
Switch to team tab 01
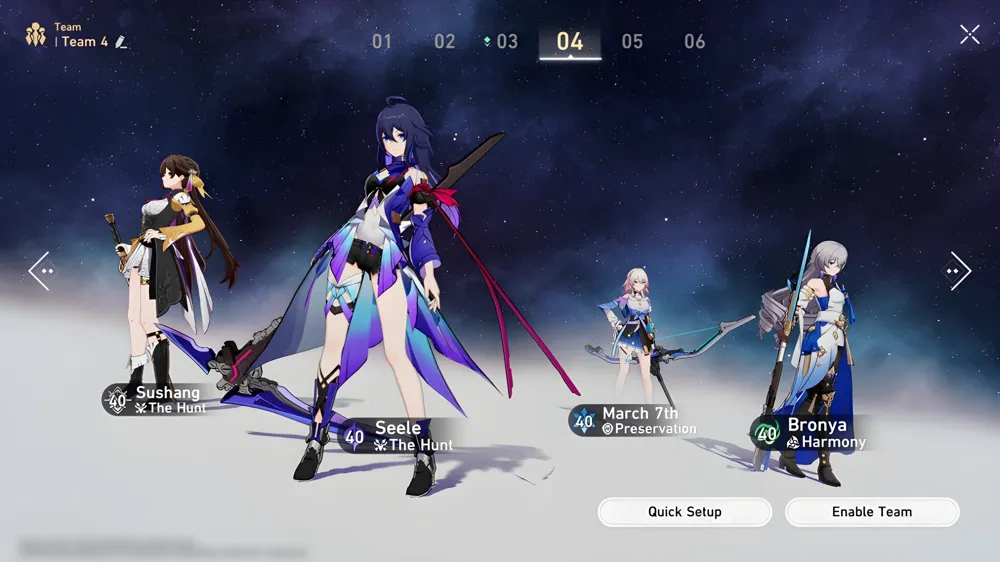pos(382,42)
